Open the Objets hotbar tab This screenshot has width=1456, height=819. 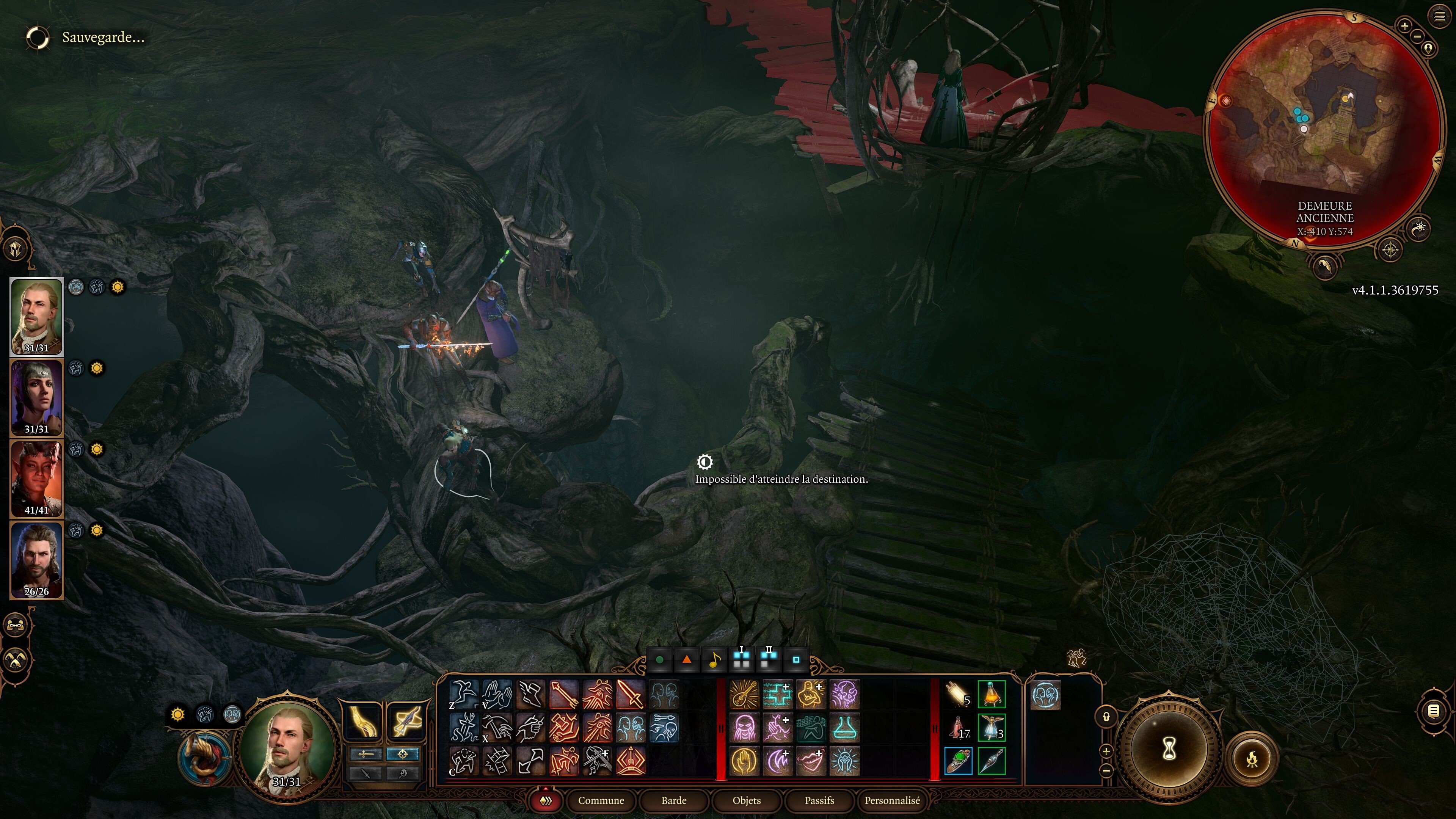point(746,800)
